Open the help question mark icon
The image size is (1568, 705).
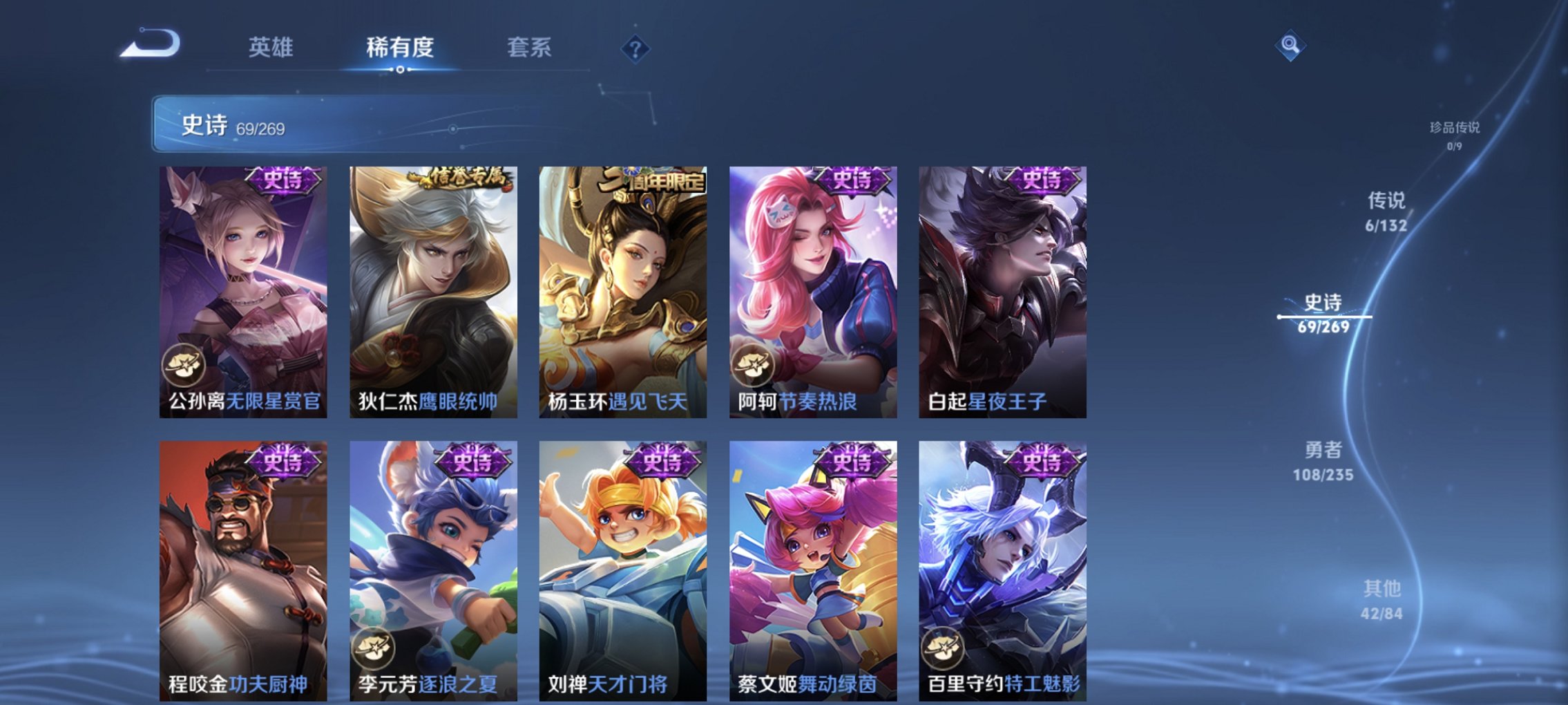coord(637,48)
